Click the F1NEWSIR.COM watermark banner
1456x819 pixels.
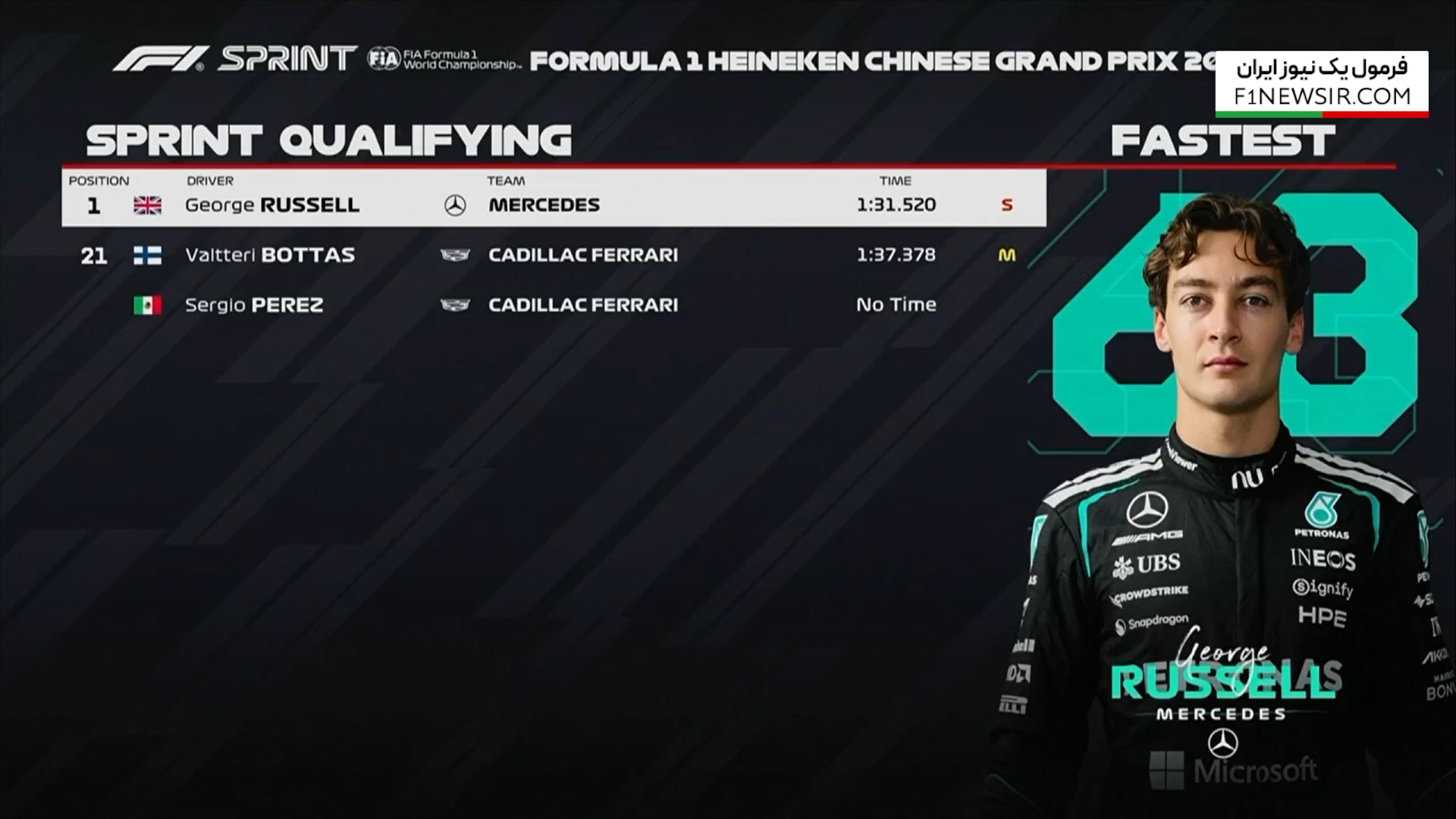point(1321,83)
